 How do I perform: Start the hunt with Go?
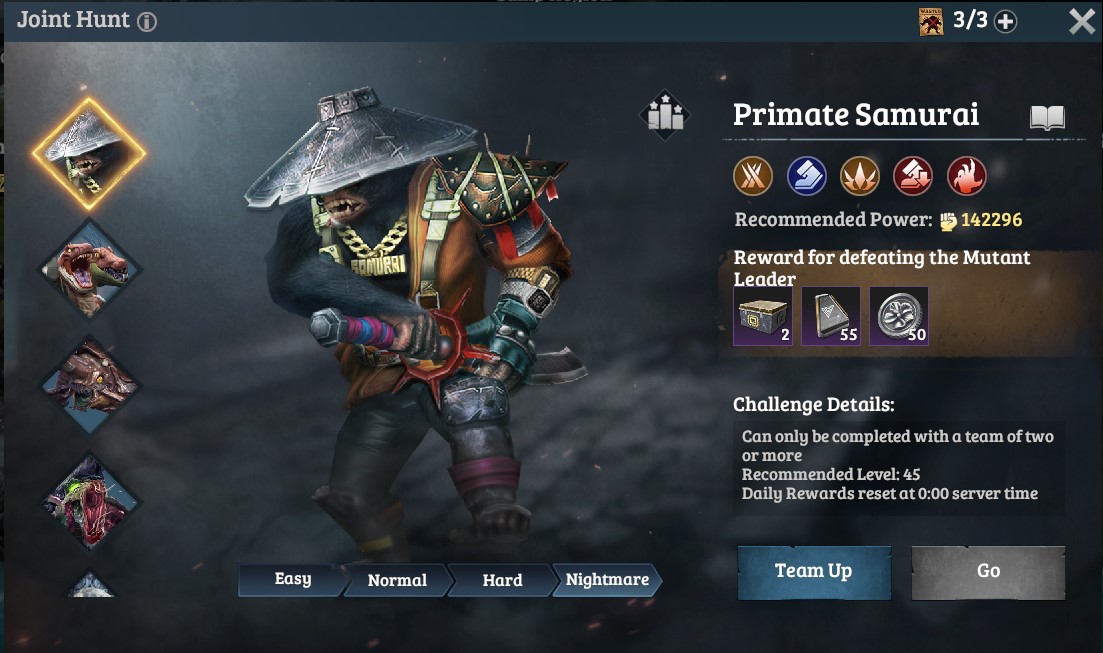[988, 571]
